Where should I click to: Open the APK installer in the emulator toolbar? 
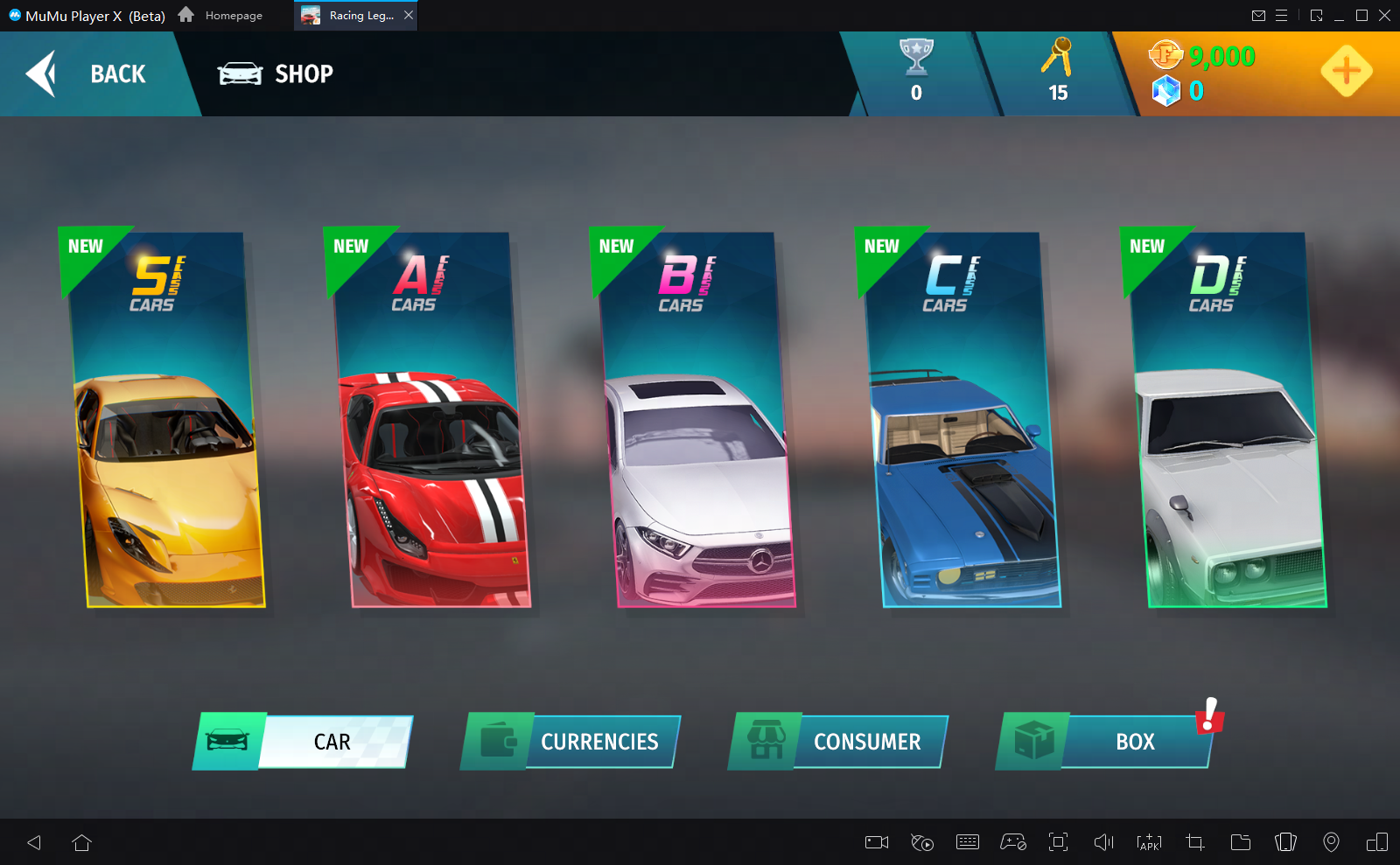click(x=1147, y=842)
